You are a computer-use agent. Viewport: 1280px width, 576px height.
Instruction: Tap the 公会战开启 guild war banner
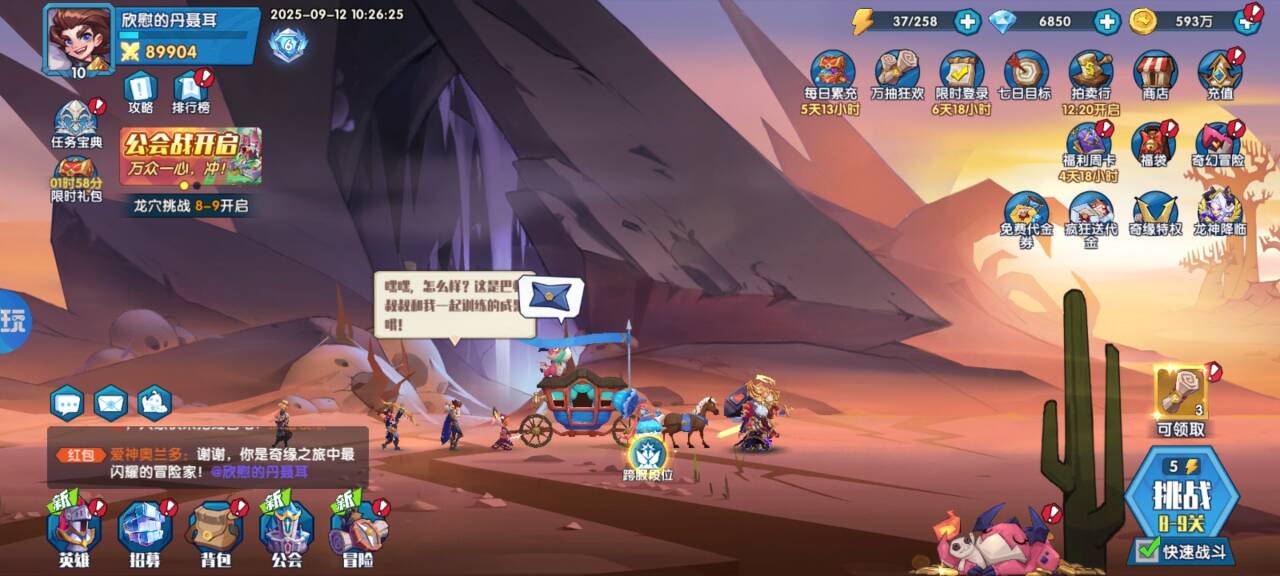[190, 155]
